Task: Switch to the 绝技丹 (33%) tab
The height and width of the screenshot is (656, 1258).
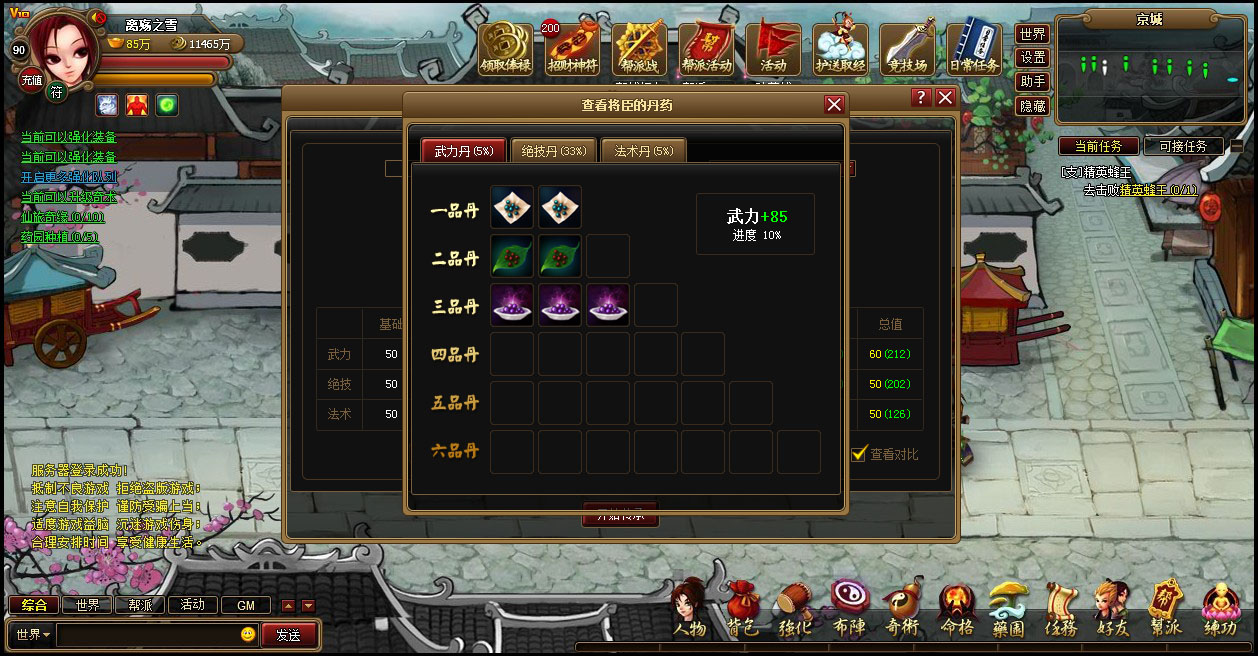Action: point(554,151)
